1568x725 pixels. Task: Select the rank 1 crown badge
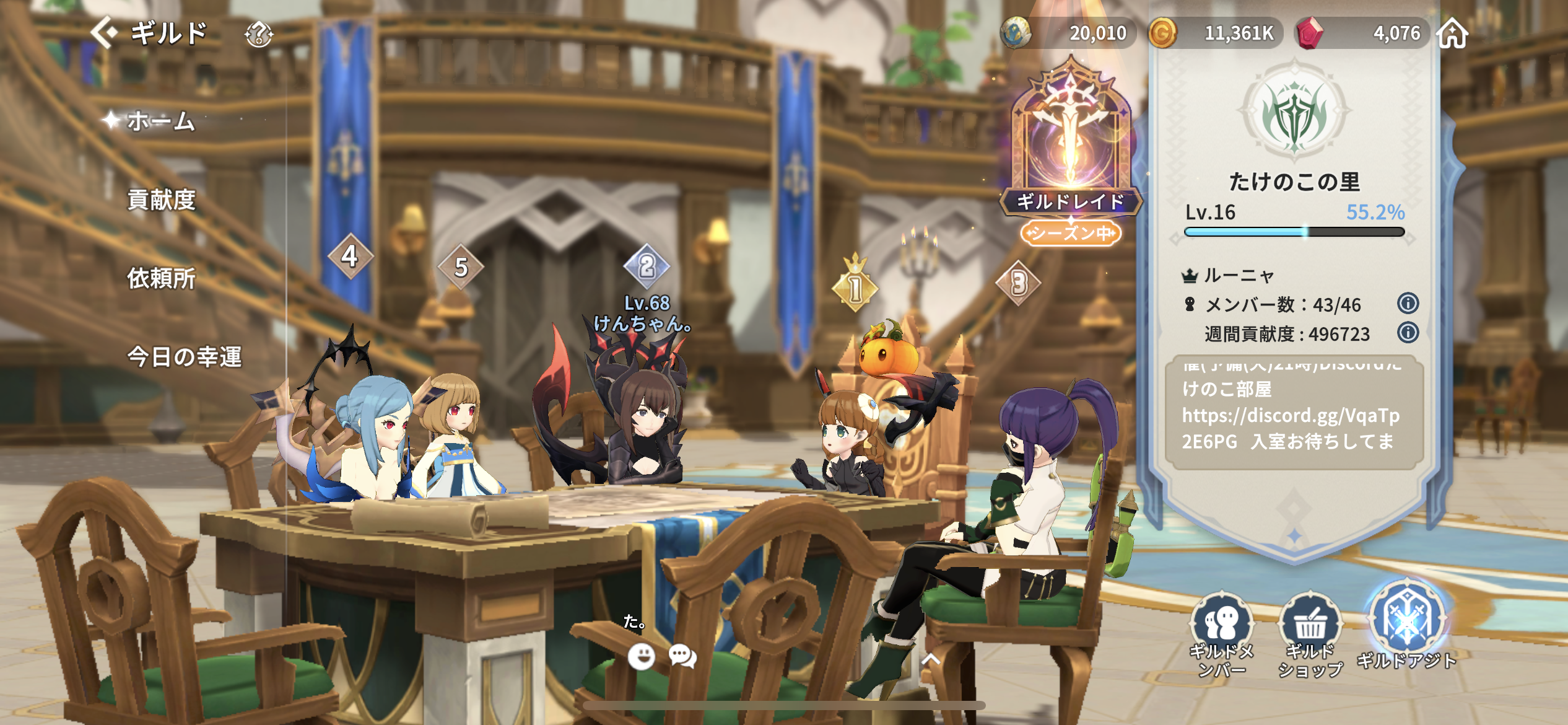click(855, 286)
